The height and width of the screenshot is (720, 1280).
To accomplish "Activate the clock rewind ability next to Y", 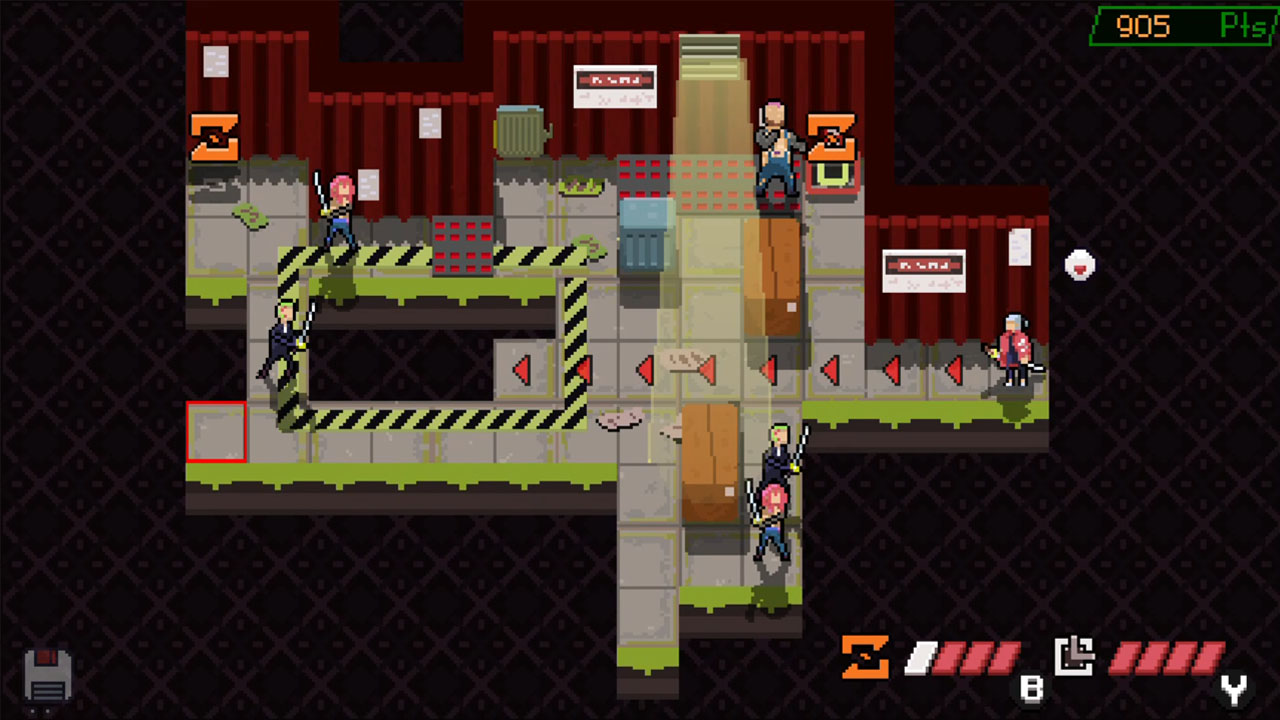I will [x=1072, y=658].
